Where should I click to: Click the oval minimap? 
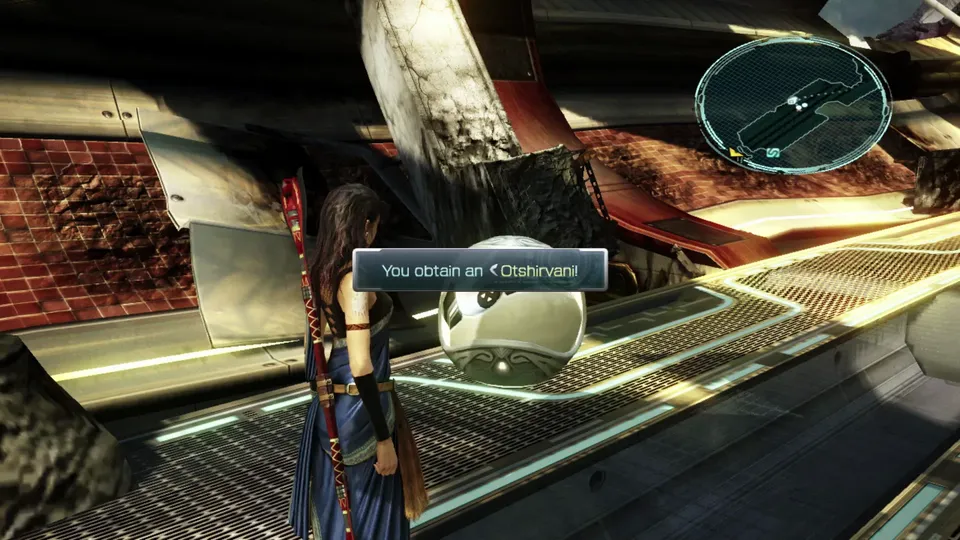coord(792,104)
